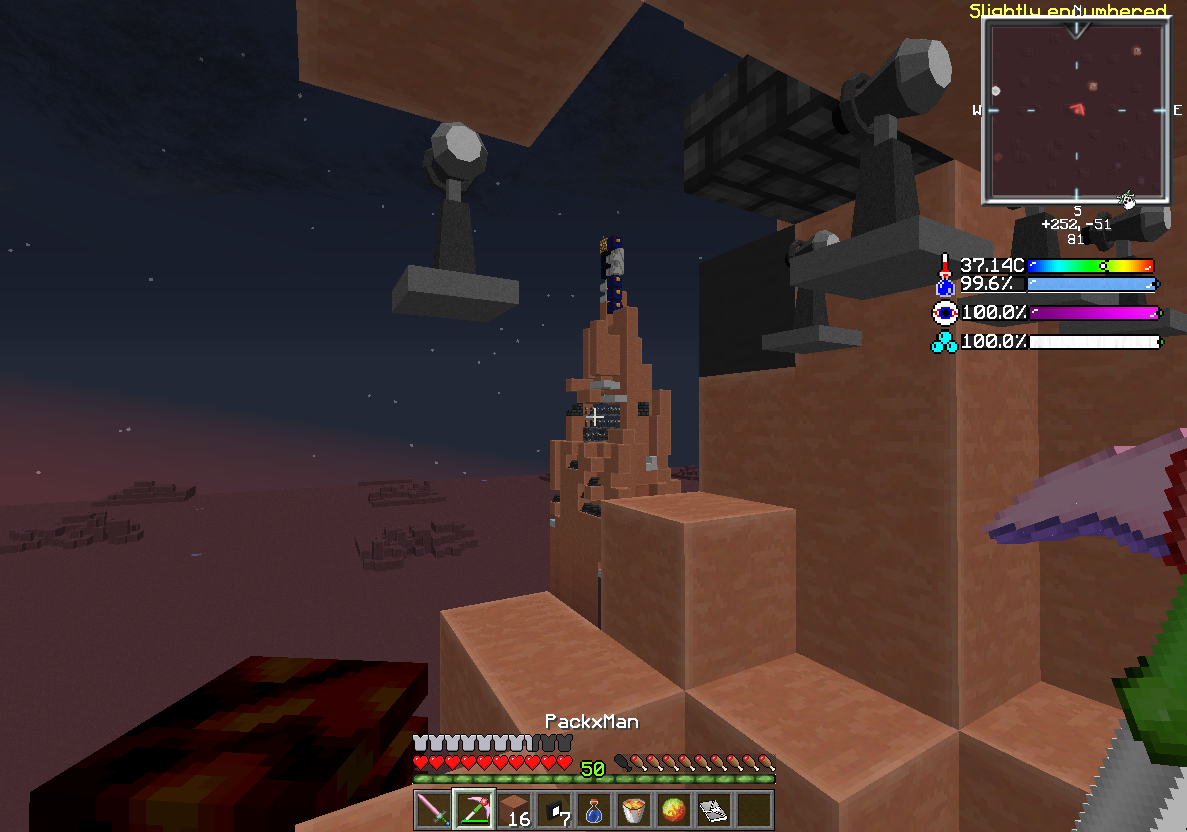Image resolution: width=1187 pixels, height=832 pixels.
Task: Choose the brown block stack of 16
Action: click(x=513, y=809)
